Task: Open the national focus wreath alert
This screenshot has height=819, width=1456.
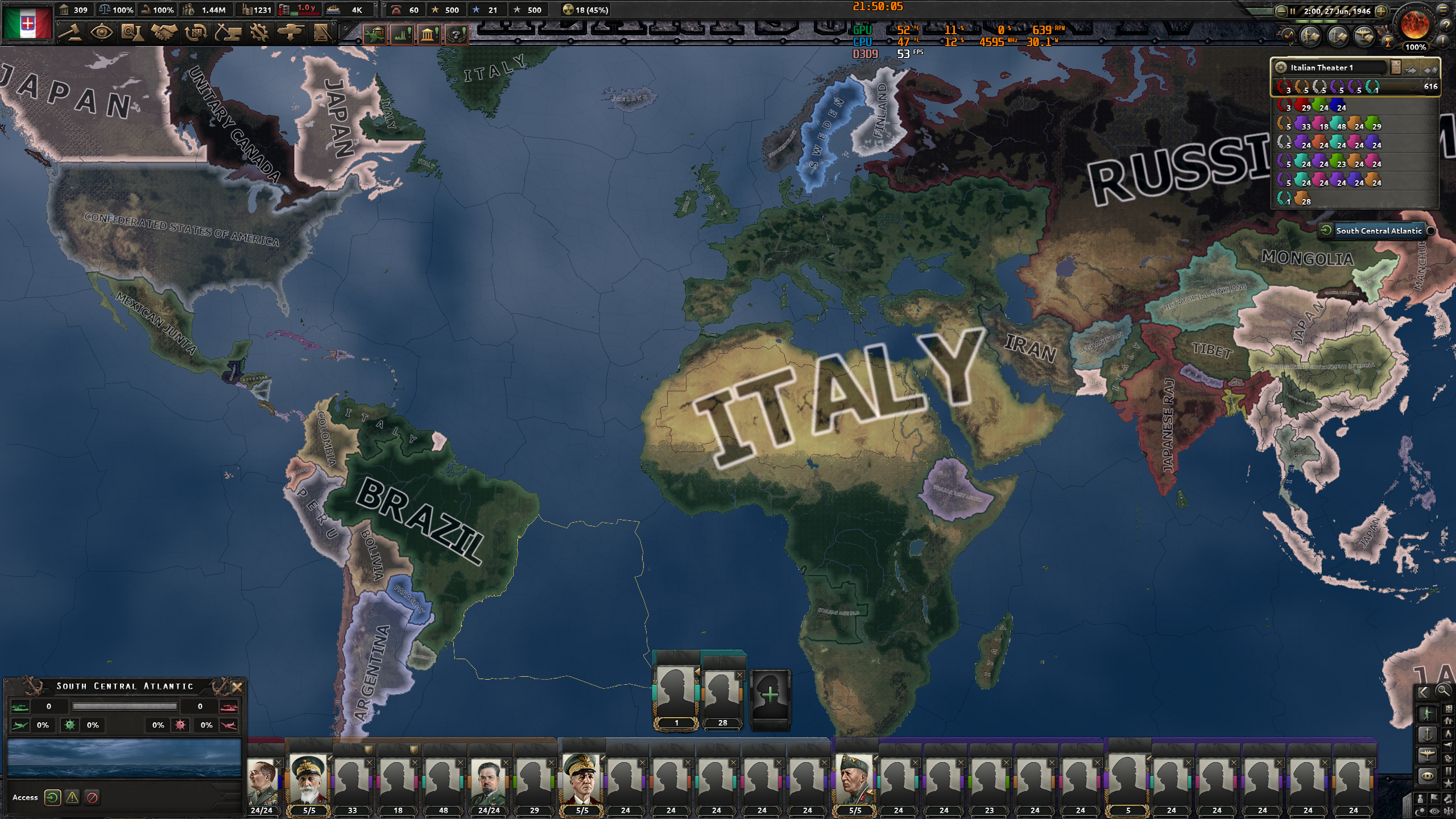Action: (456, 35)
